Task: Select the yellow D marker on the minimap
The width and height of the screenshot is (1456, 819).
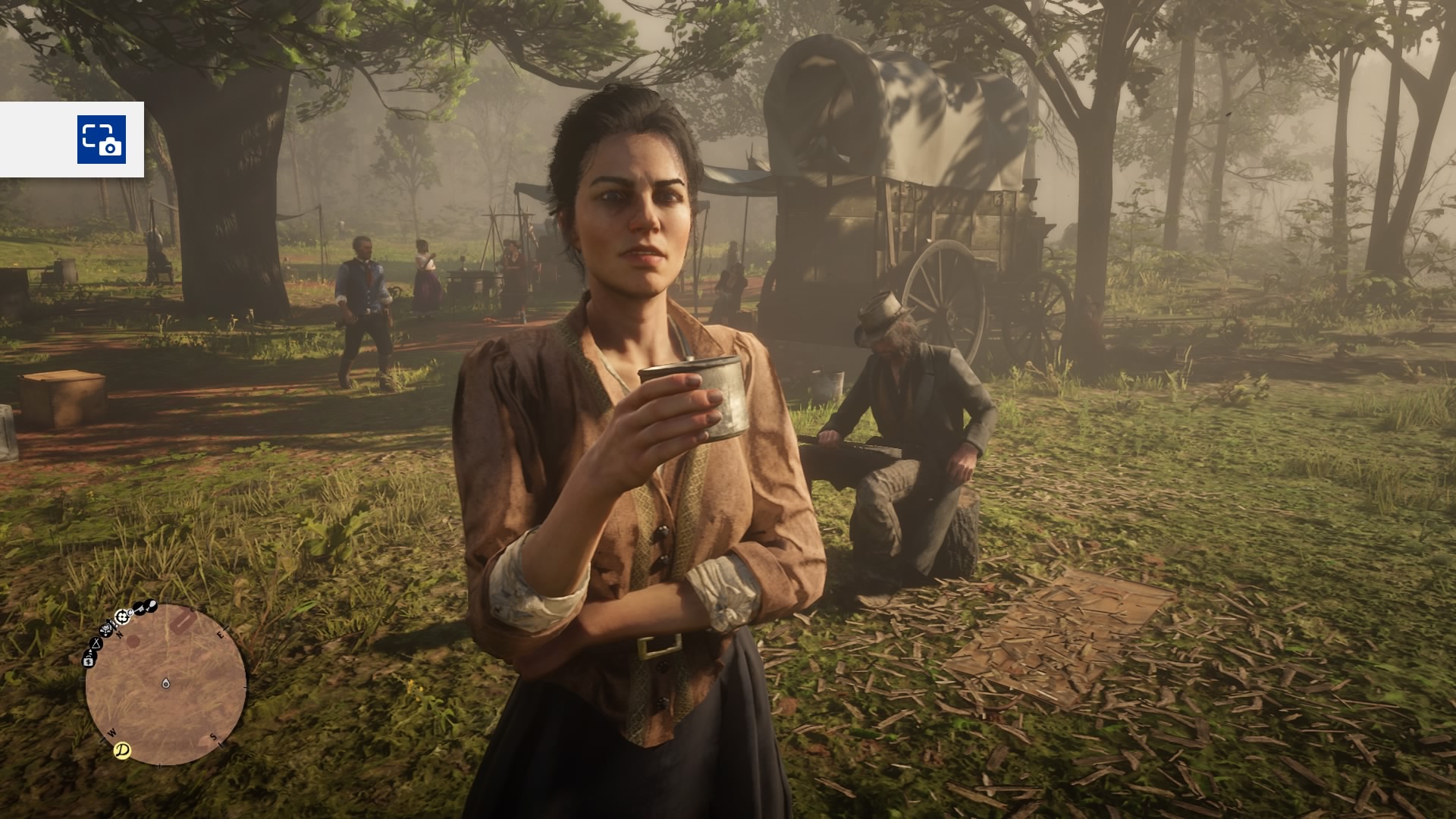Action: coord(121,748)
